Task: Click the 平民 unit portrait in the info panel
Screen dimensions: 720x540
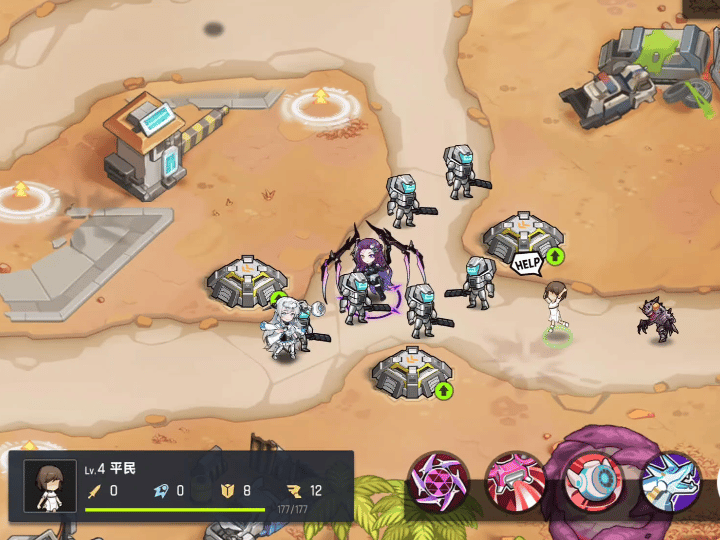Action: (49, 487)
